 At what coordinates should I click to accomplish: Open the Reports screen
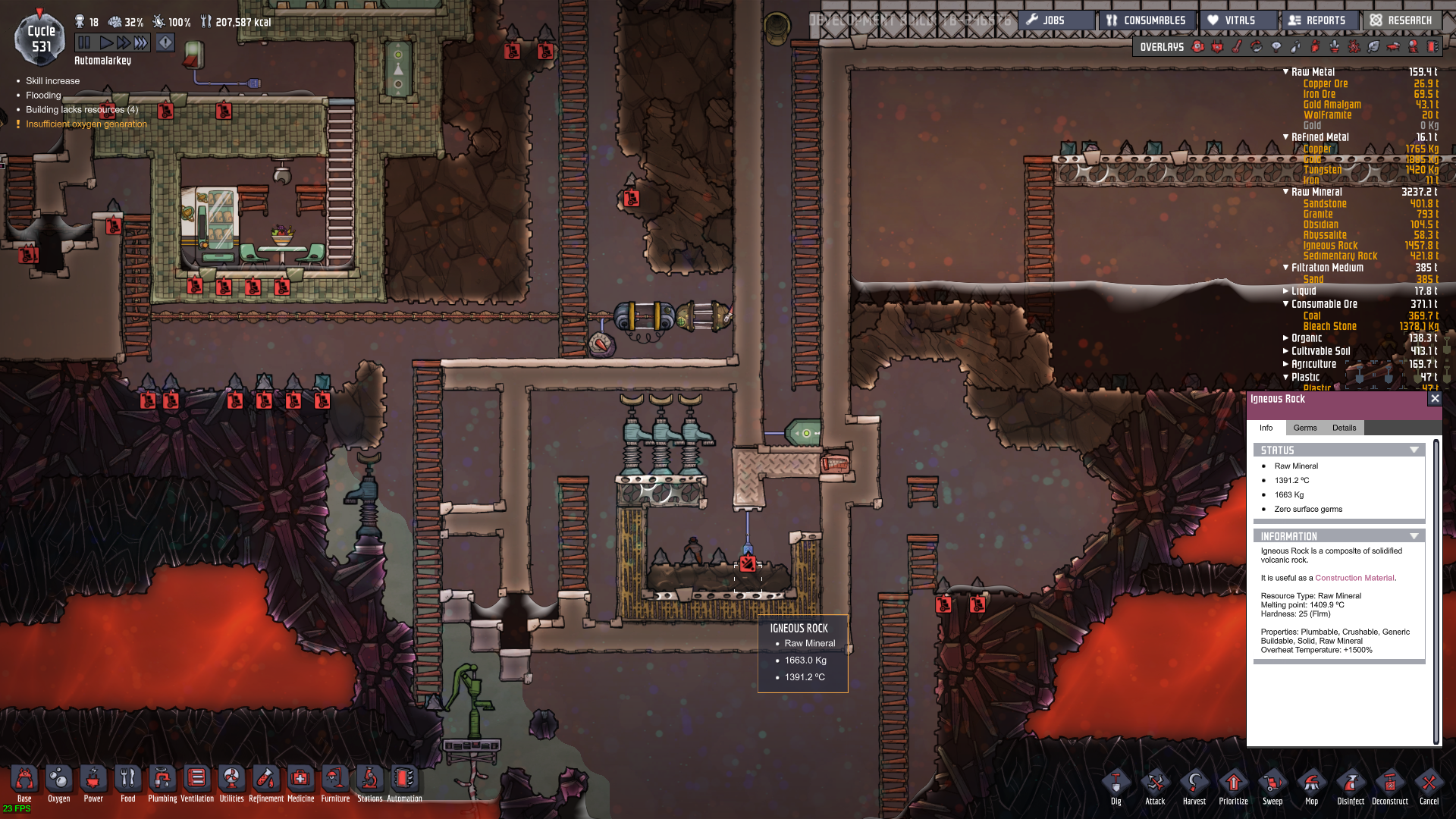coord(1317,20)
